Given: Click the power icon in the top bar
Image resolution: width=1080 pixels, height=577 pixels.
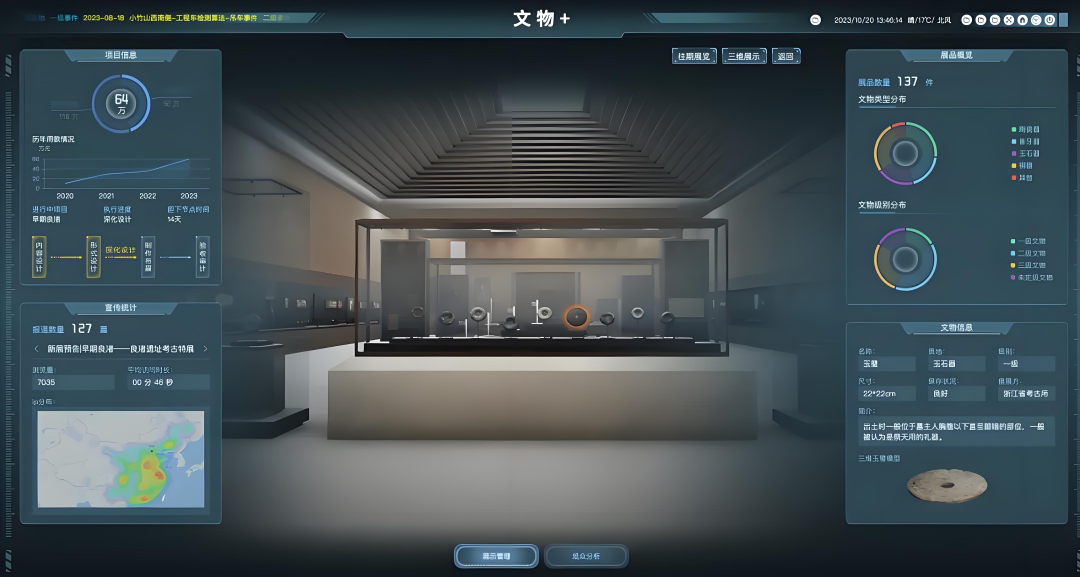Looking at the screenshot, I should (x=1051, y=20).
